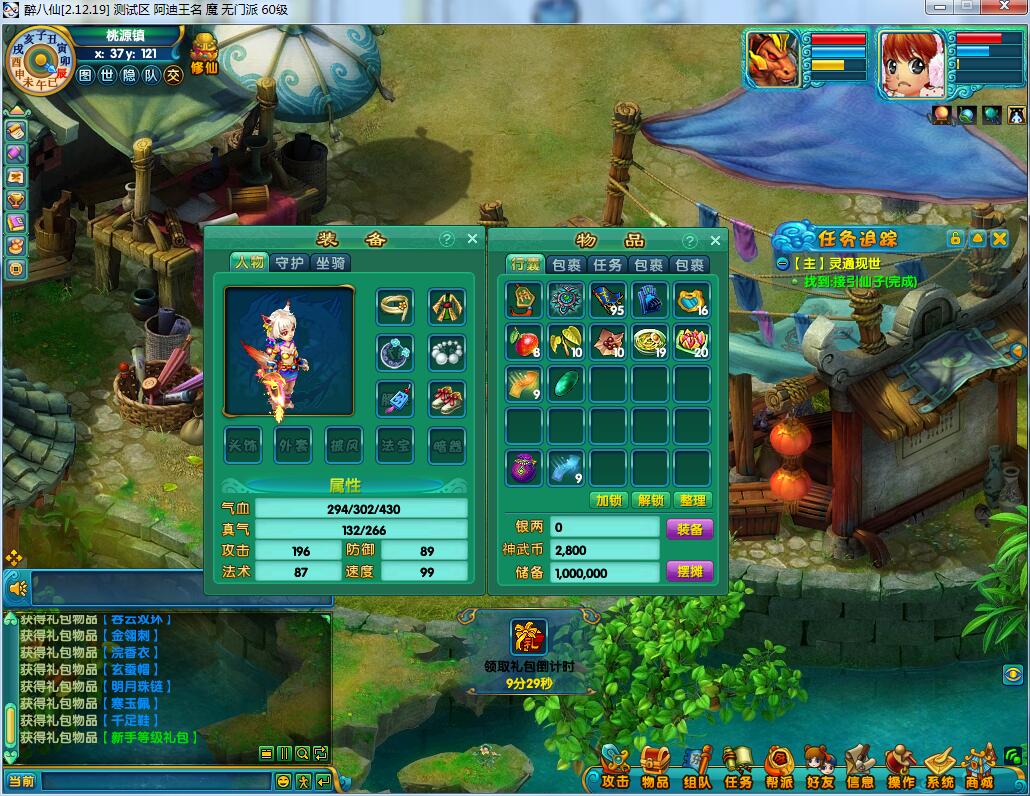1030x796 pixels.
Task: Select the purple pouch item slot
Action: 523,468
